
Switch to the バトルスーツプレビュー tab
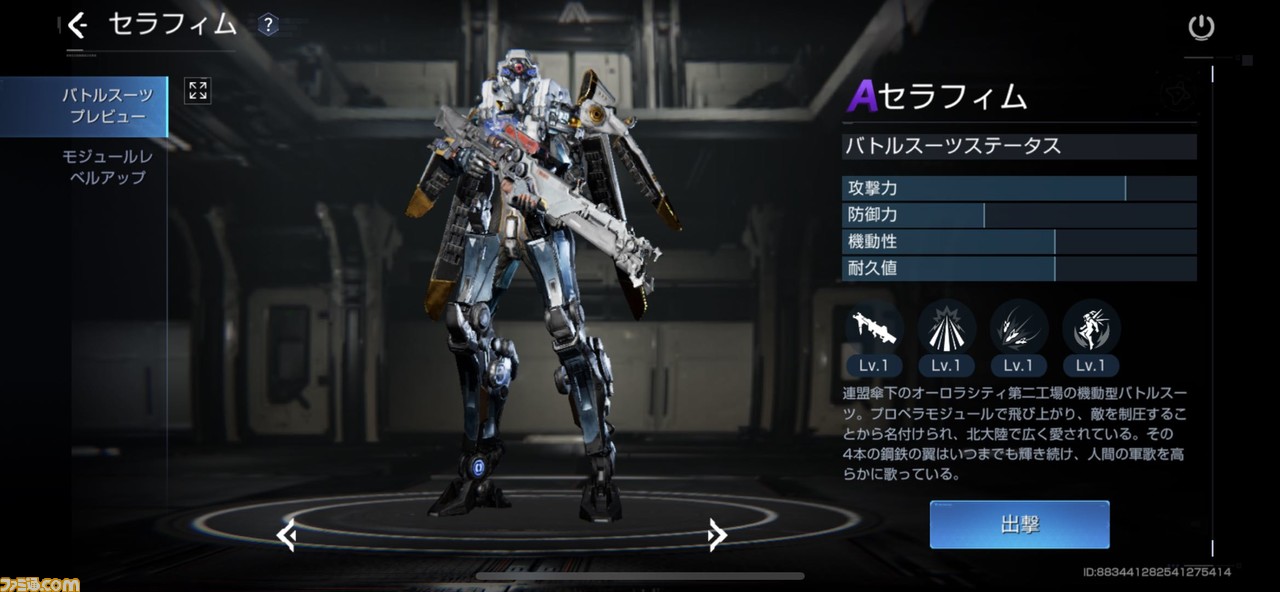(x=107, y=106)
